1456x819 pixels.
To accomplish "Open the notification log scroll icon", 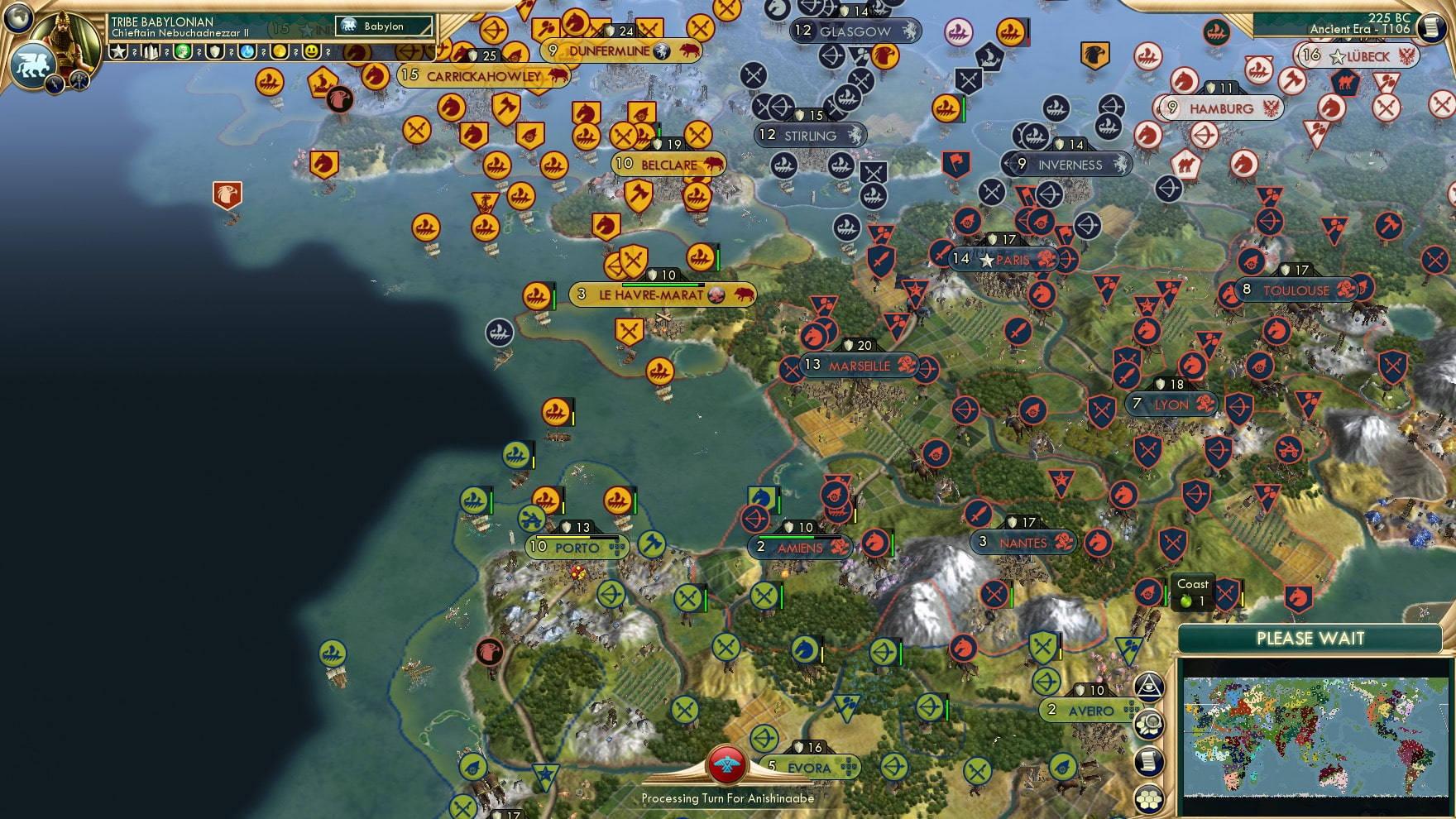I will (1150, 761).
